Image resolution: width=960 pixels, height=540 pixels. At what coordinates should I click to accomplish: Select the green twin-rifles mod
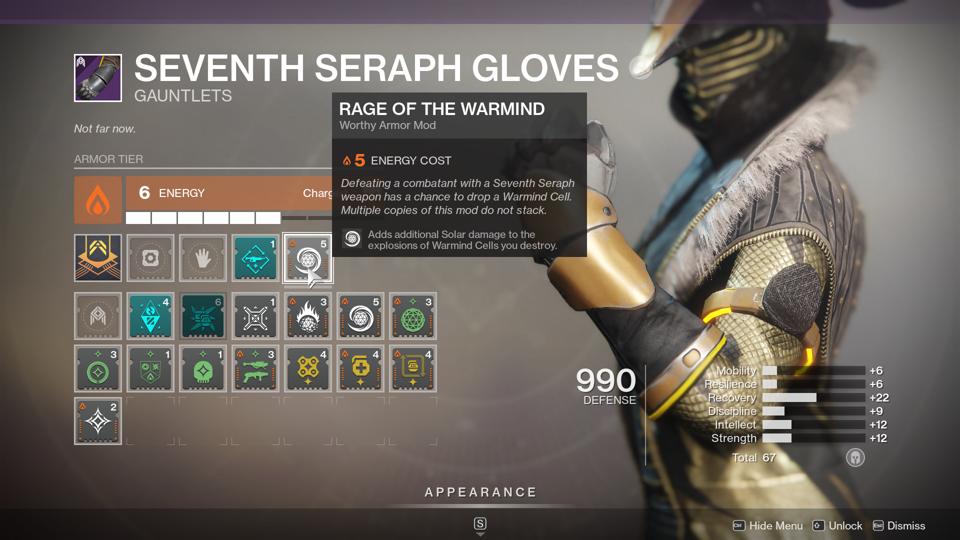coord(255,368)
